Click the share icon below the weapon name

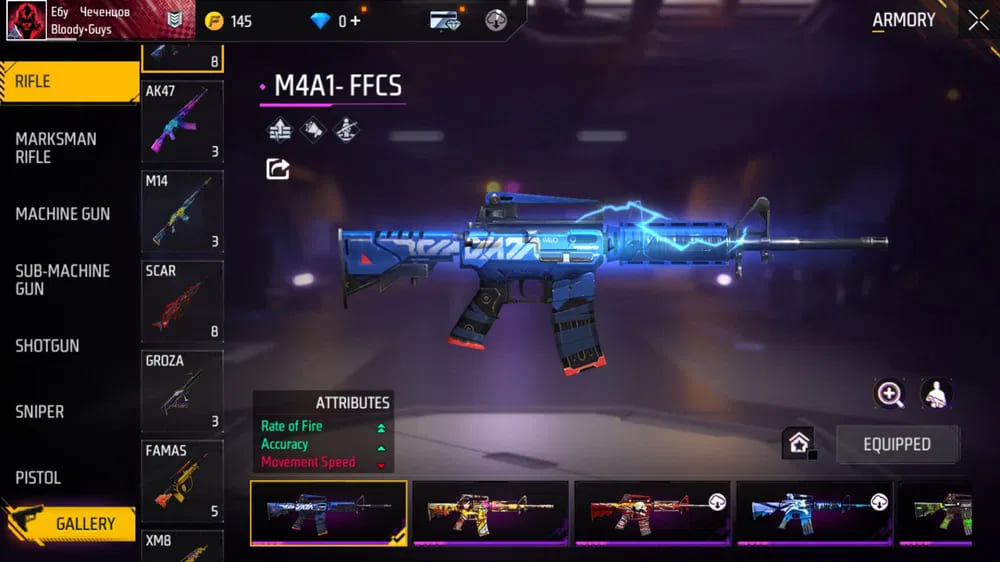pyautogui.click(x=278, y=169)
